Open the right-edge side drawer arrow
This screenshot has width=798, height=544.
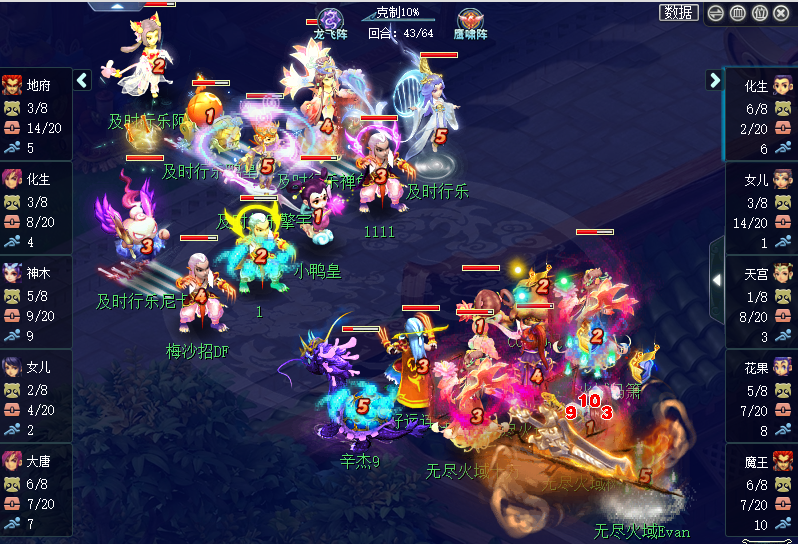point(716,281)
